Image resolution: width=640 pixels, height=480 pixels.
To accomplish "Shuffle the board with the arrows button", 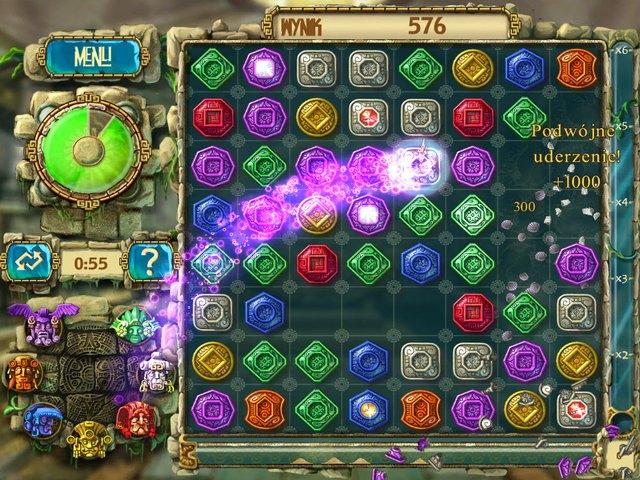I will tap(27, 263).
